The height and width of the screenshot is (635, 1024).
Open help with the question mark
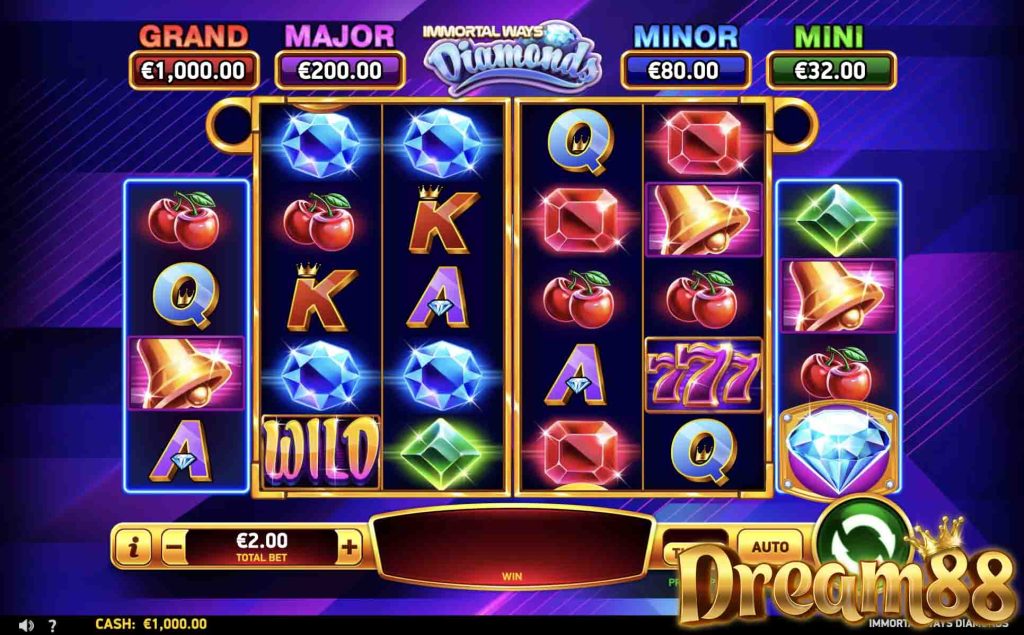(x=53, y=625)
